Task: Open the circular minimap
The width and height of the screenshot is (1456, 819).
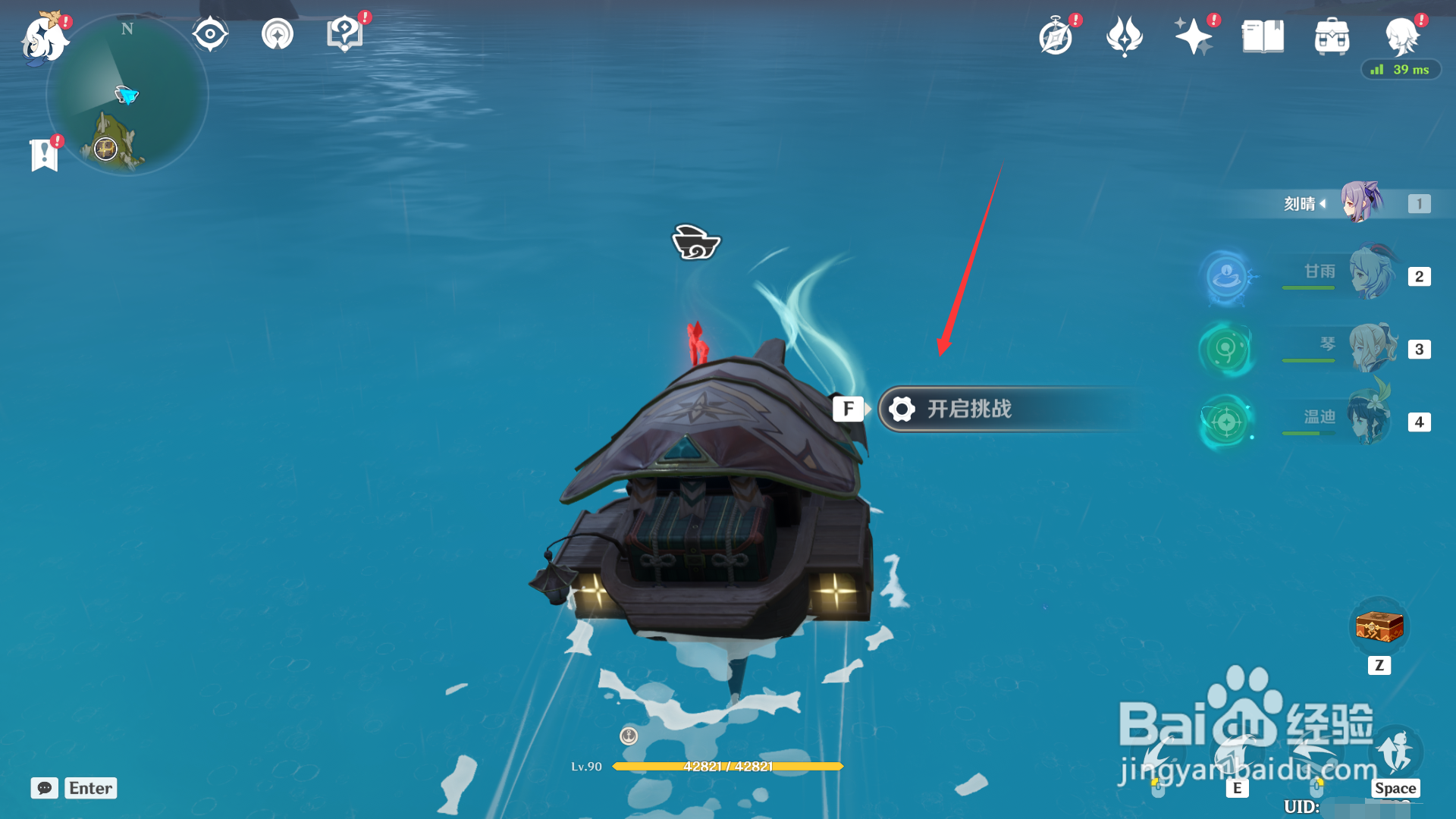Action: [x=127, y=96]
